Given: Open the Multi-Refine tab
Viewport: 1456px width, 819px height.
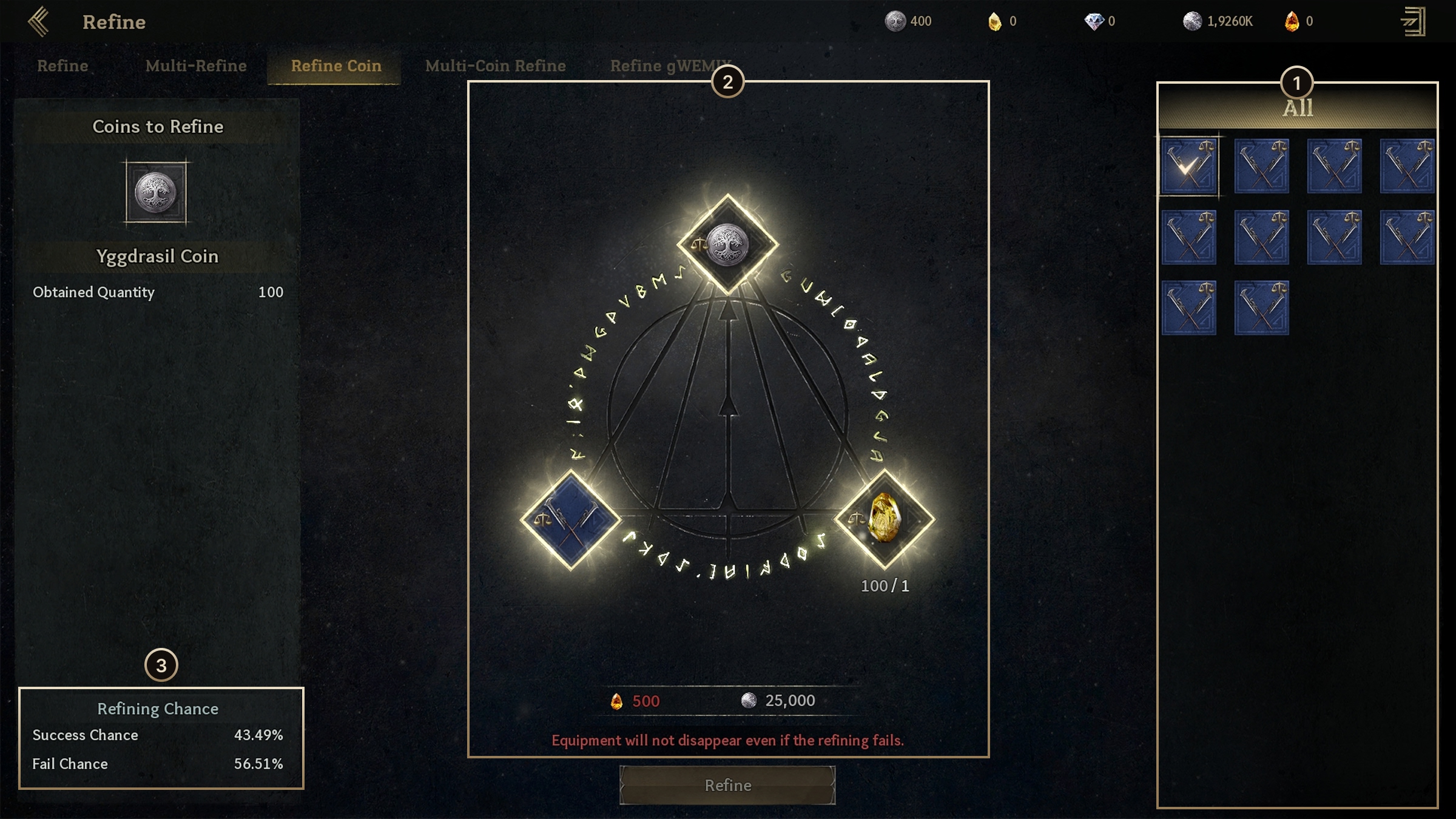Looking at the screenshot, I should coord(196,66).
